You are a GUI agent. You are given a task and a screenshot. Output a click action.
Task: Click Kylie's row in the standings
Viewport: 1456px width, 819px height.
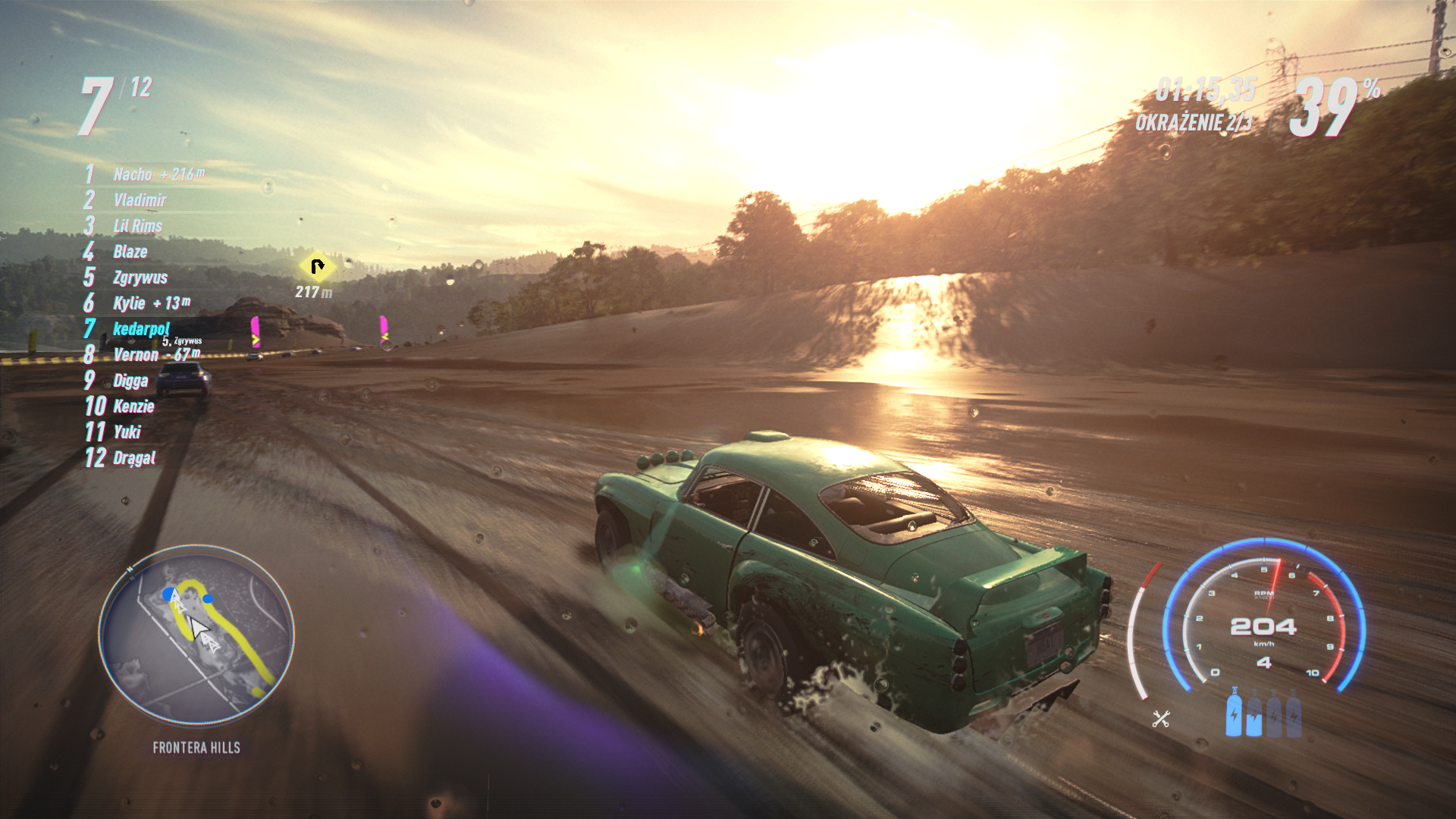(x=129, y=303)
